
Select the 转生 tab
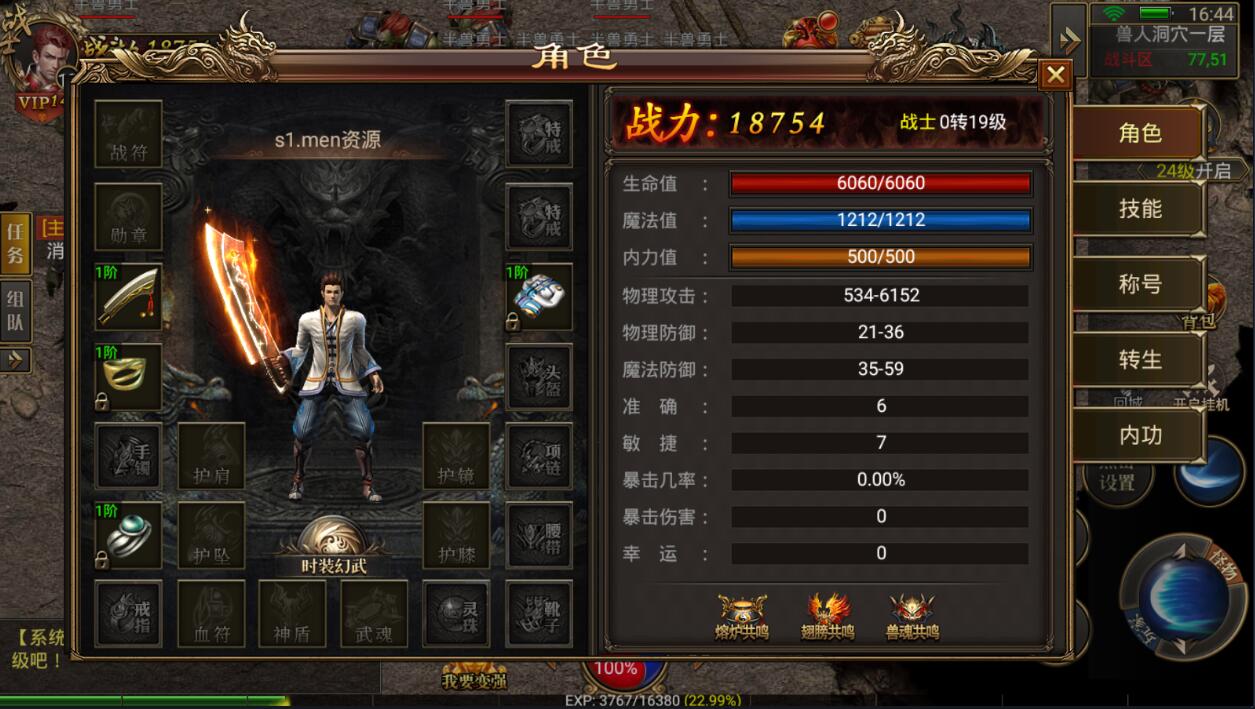[x=1139, y=360]
